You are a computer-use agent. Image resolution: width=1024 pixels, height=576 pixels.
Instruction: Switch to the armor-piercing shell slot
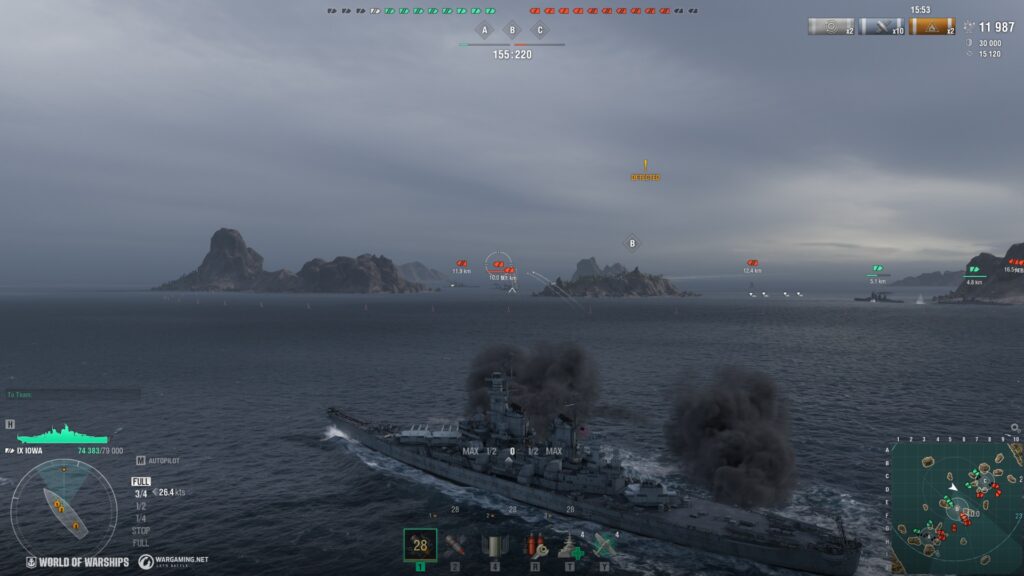(x=456, y=545)
